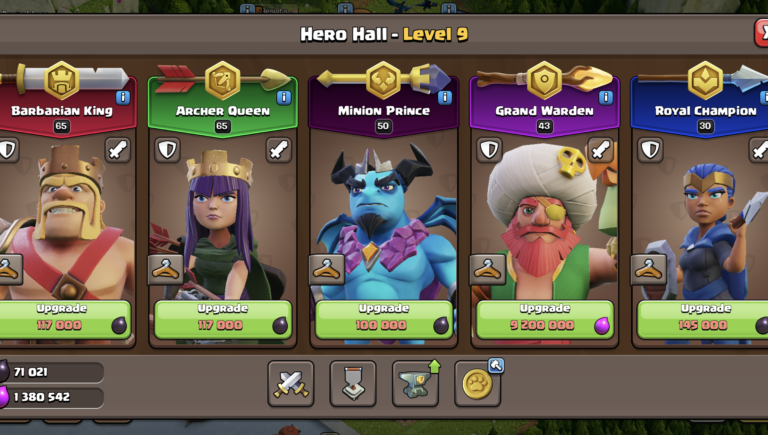Open the crossed swords button in bottom bar
The image size is (768, 435).
[291, 383]
